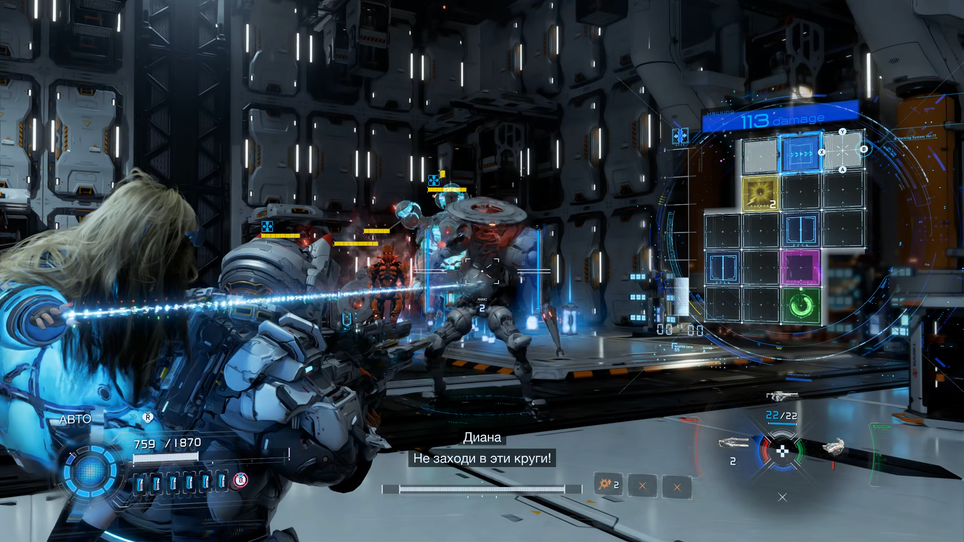The image size is (964, 542).
Task: Pick the yellow burst tile in the grid
Action: (760, 190)
